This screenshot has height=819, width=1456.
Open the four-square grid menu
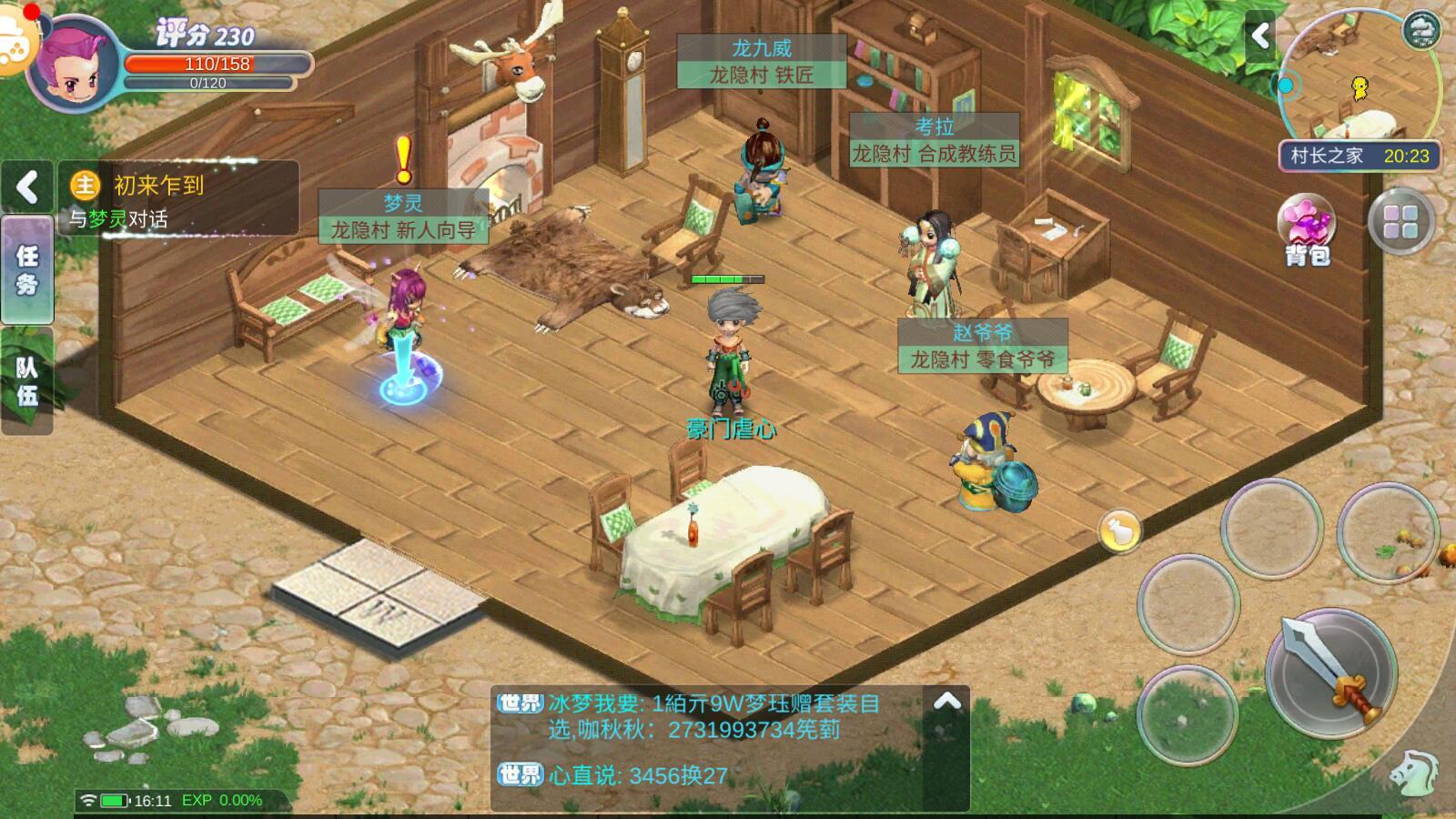[1400, 222]
